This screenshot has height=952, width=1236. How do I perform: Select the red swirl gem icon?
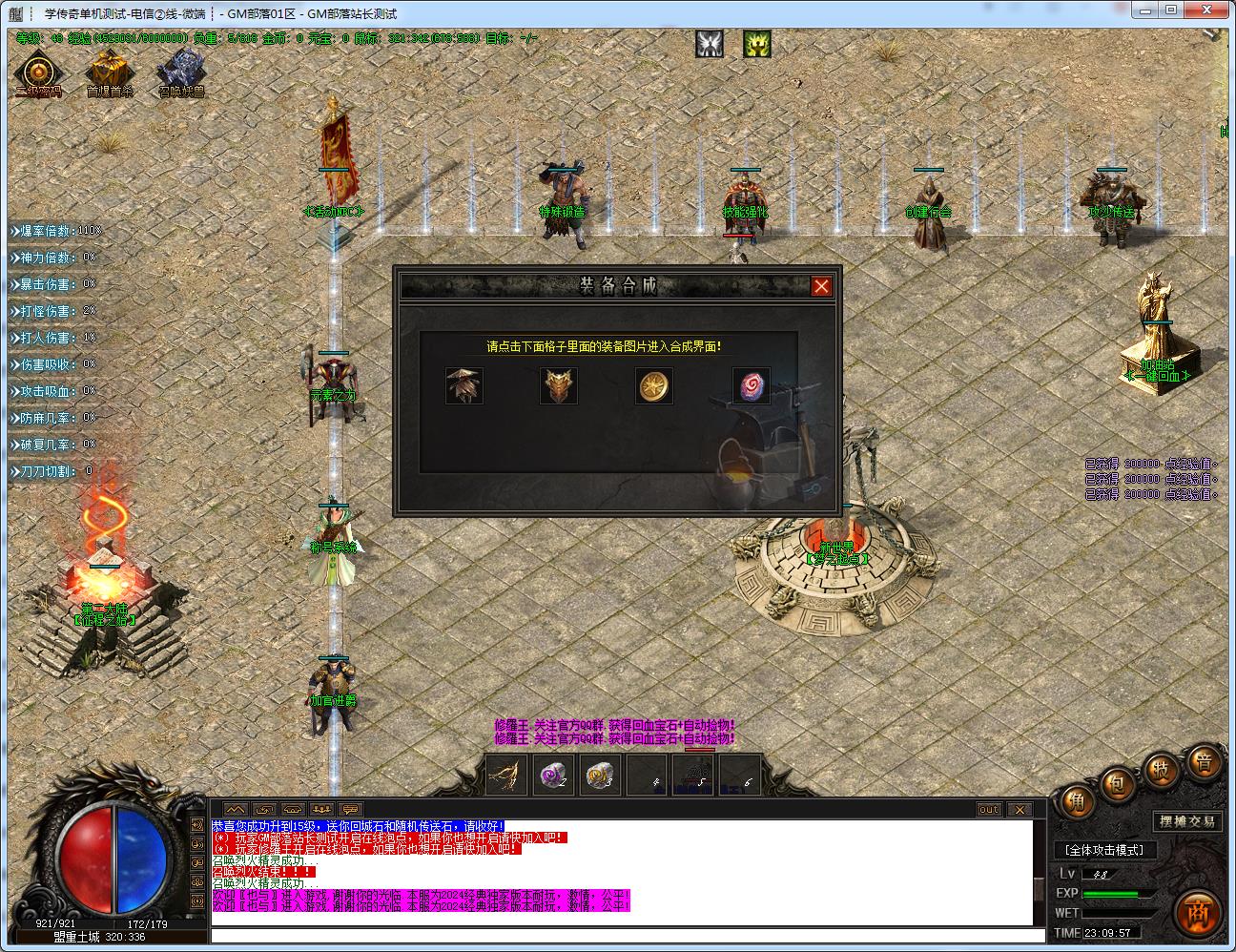pos(751,386)
